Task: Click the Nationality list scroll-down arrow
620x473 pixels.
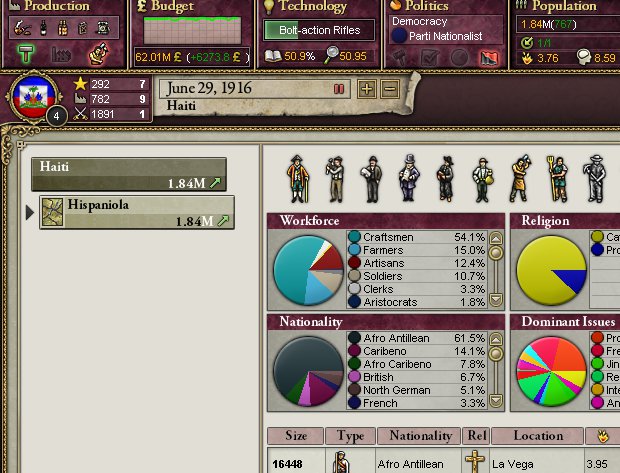Action: 495,402
